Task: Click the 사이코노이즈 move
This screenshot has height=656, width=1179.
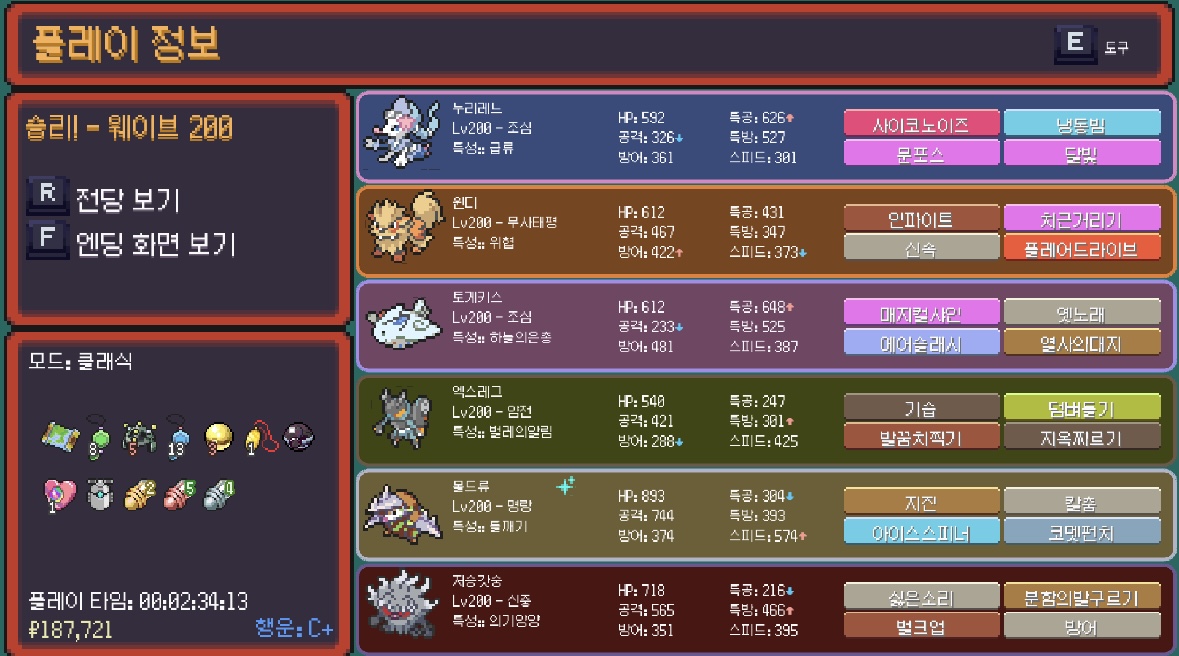Action: (x=921, y=124)
